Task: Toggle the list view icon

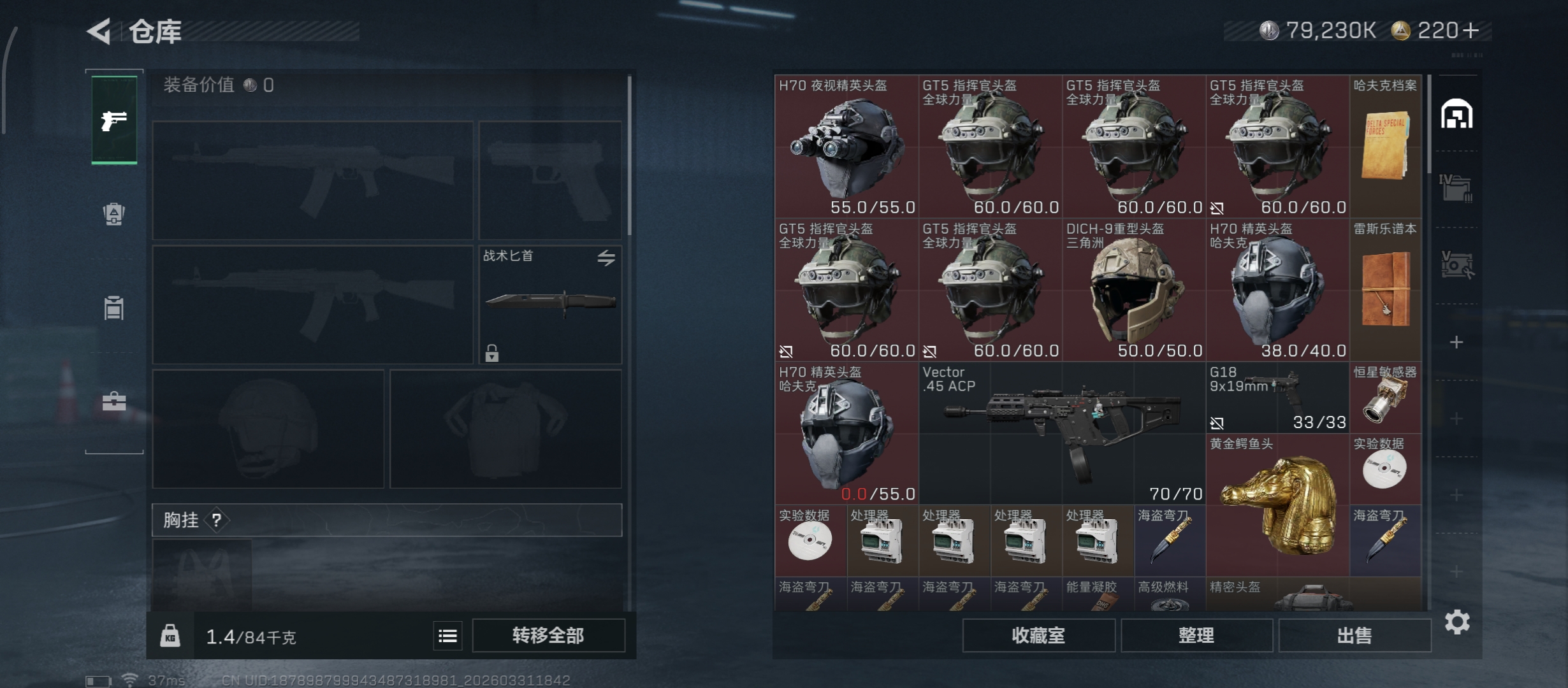Action: coord(447,636)
